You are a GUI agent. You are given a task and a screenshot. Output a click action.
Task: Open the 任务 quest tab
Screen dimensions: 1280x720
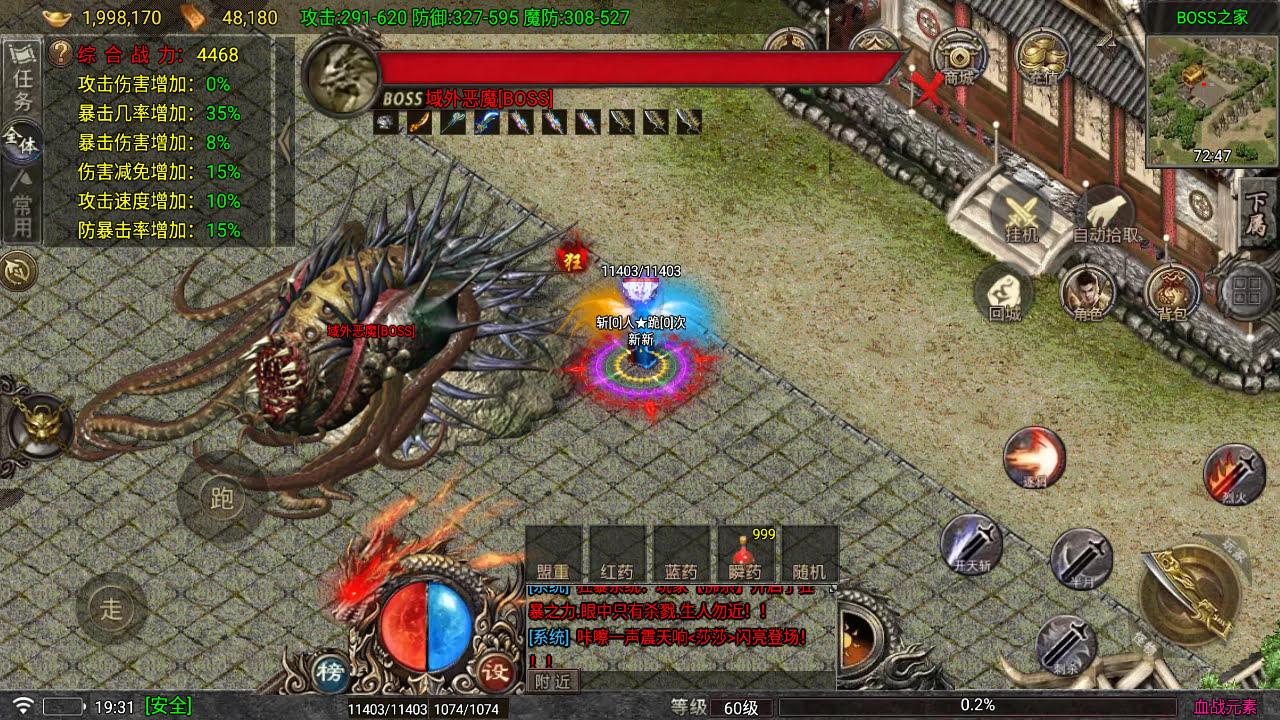(22, 78)
